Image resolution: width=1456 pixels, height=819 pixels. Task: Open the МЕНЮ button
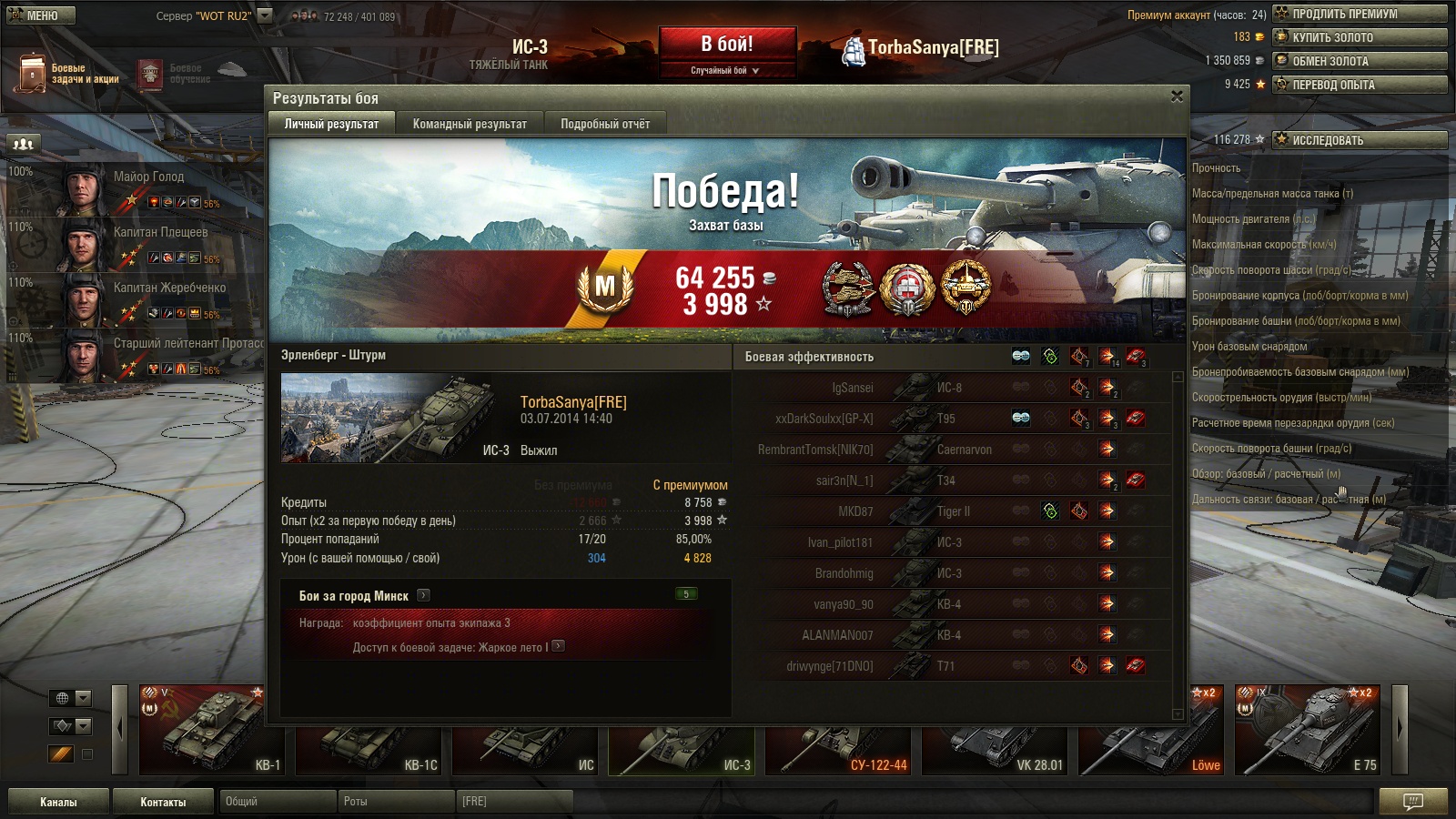pos(41,15)
